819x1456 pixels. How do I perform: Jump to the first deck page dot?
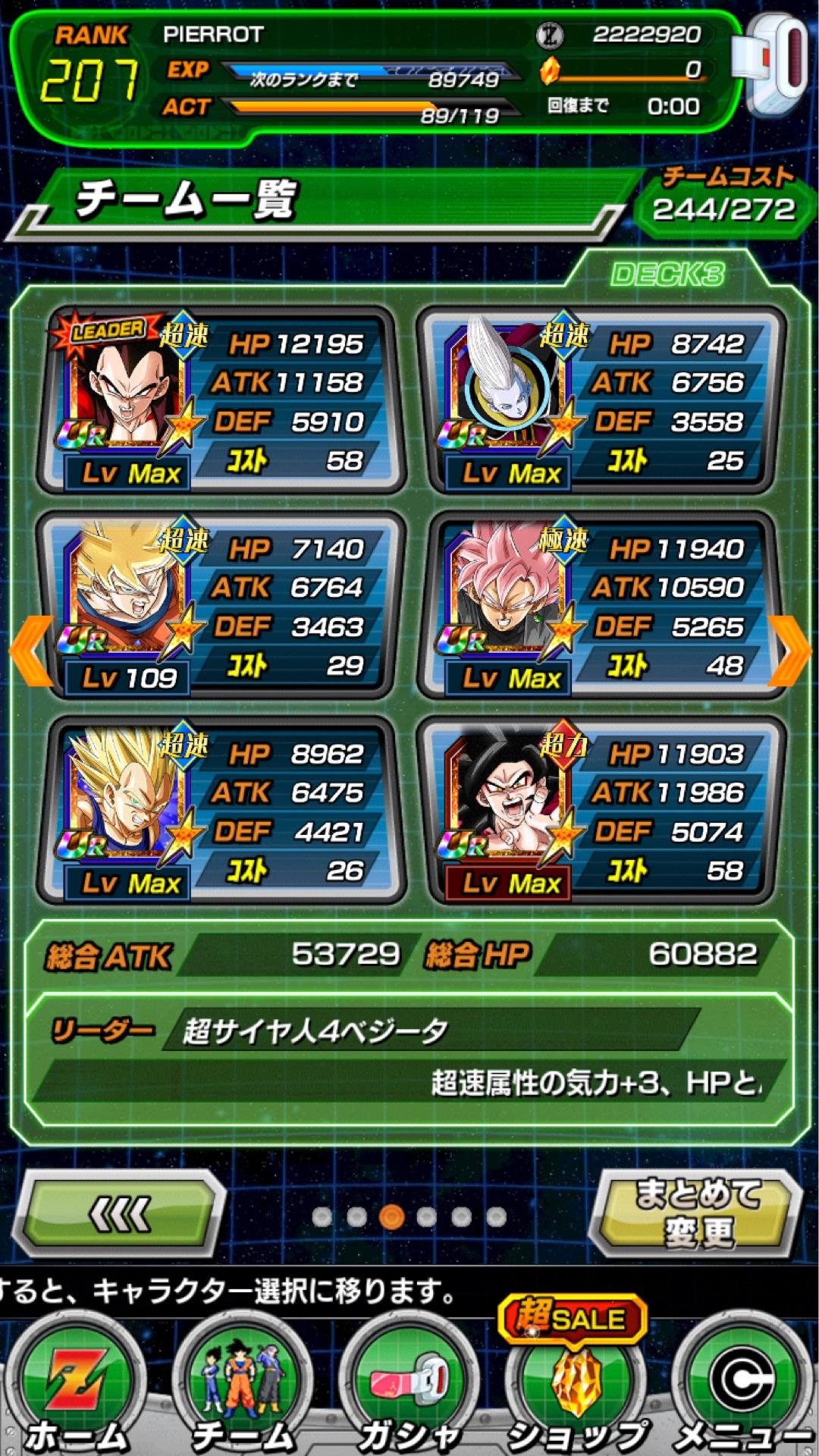click(x=322, y=1216)
